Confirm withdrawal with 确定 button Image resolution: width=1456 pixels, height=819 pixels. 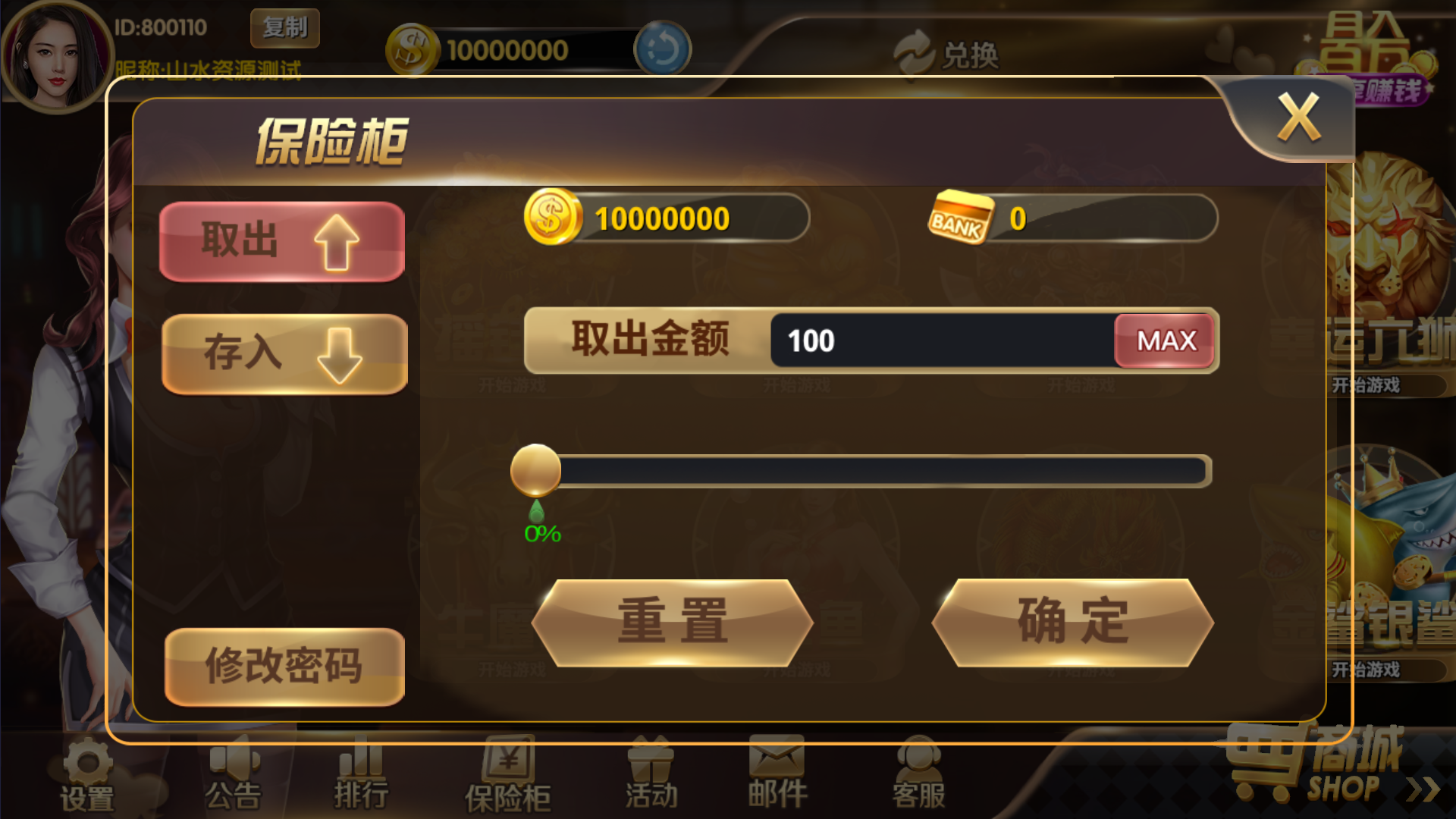(1073, 622)
